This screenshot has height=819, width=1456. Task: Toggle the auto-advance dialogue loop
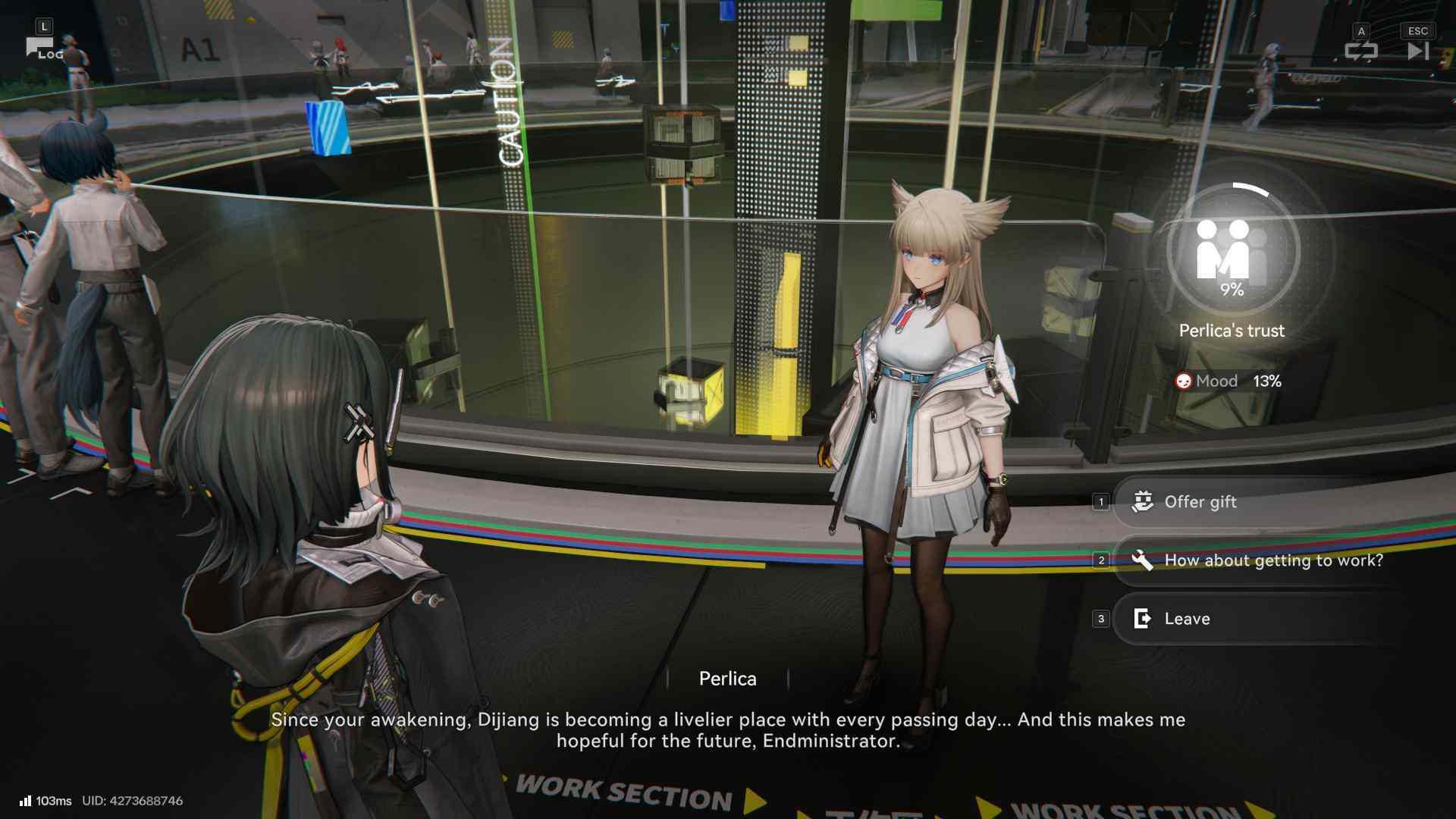coord(1361,52)
